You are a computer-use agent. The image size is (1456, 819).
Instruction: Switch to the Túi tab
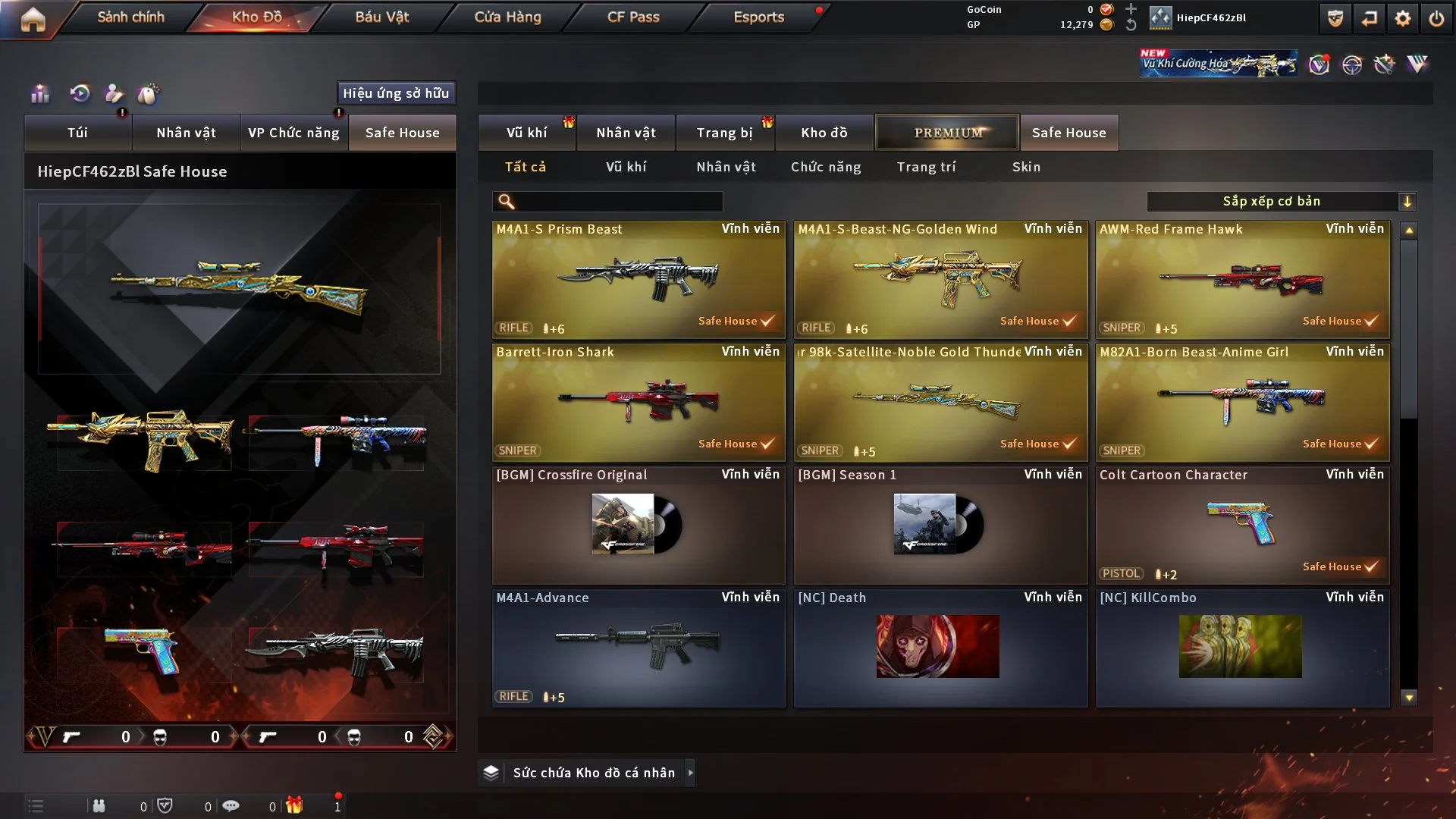(x=77, y=133)
